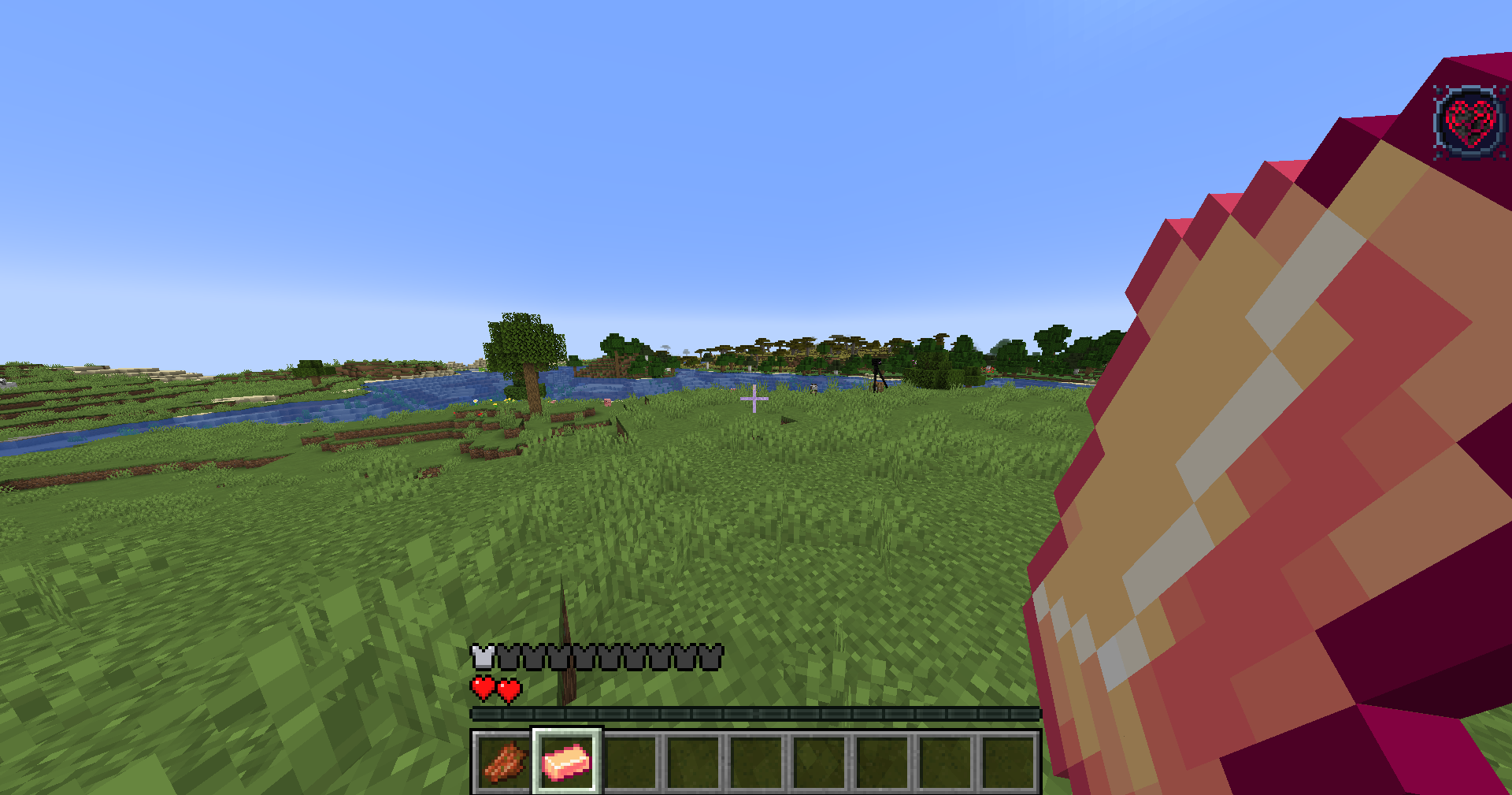The width and height of the screenshot is (1512, 795).
Task: Click the fifth empty hotbar slot
Action: coord(758,761)
